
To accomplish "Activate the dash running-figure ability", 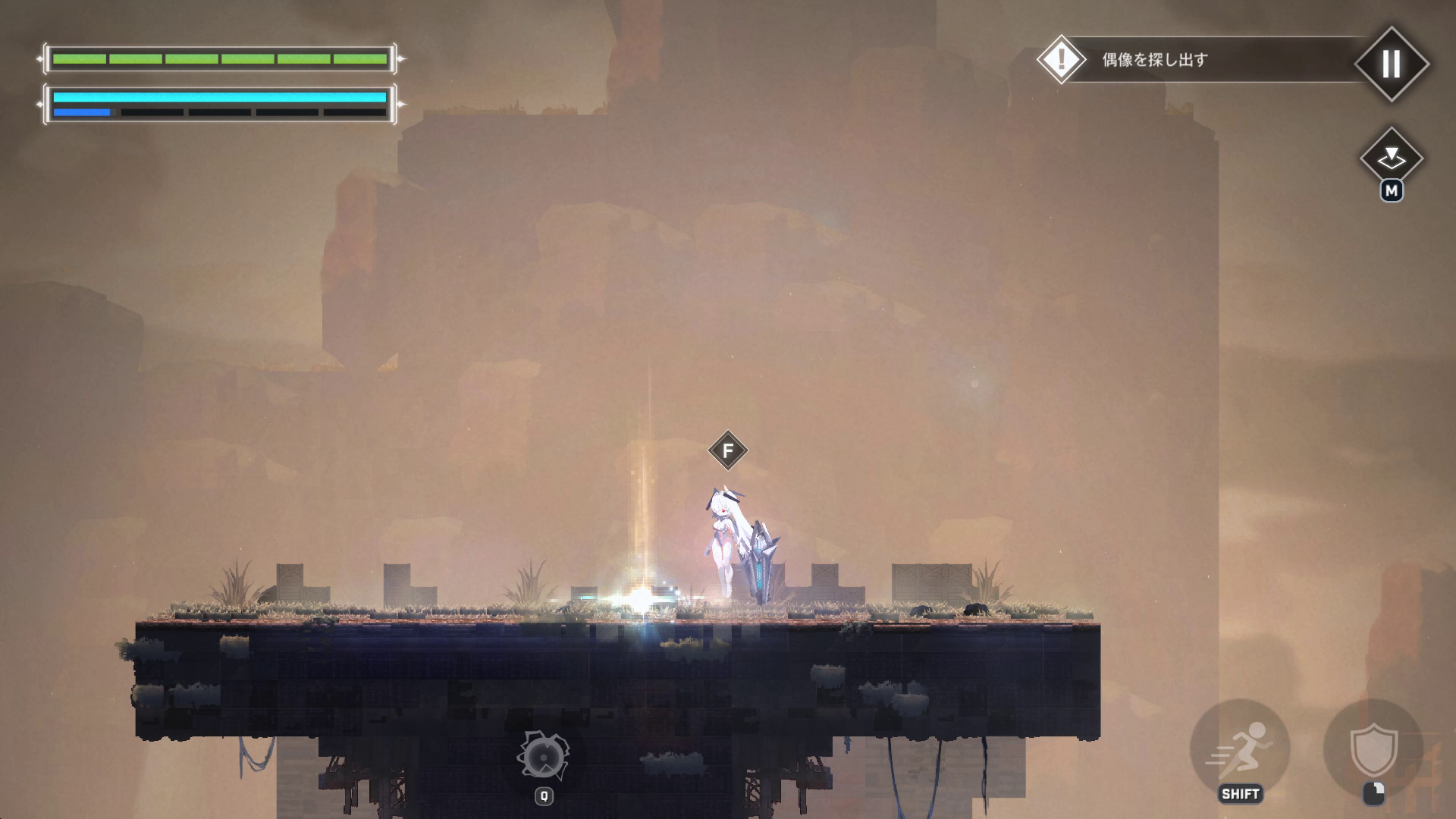I will click(1240, 748).
